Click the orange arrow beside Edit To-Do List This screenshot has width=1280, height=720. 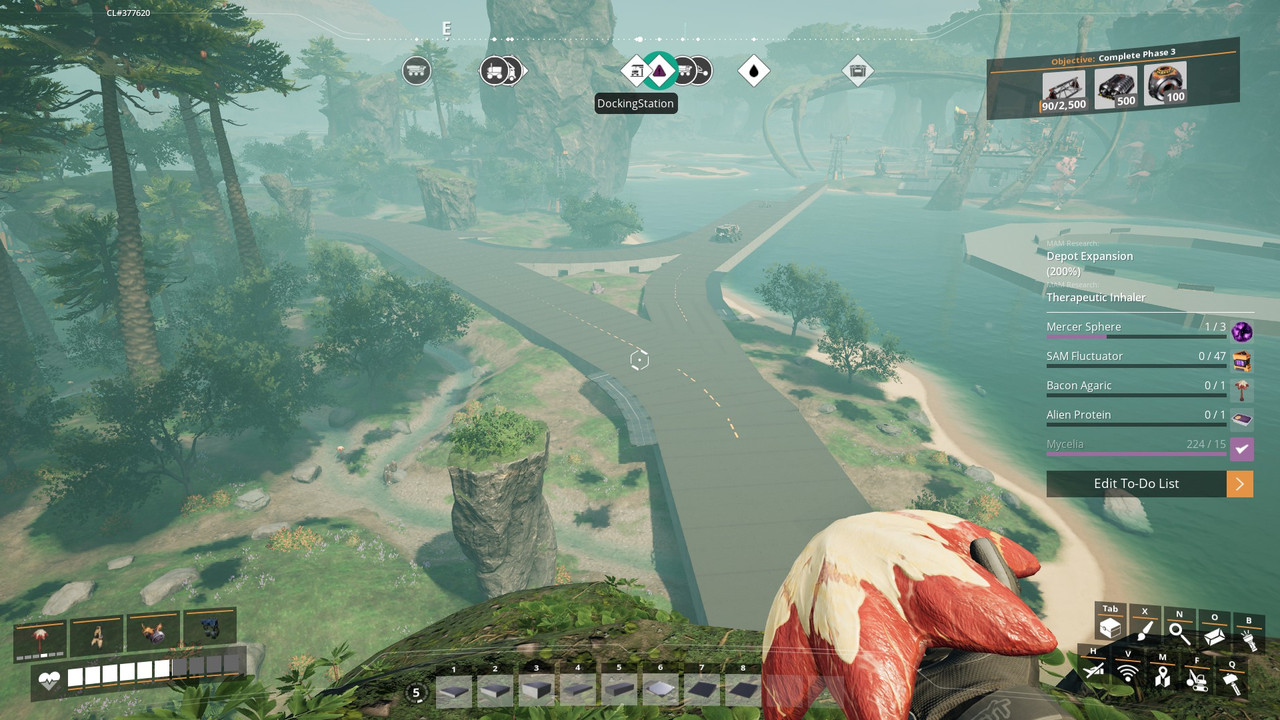point(1240,484)
